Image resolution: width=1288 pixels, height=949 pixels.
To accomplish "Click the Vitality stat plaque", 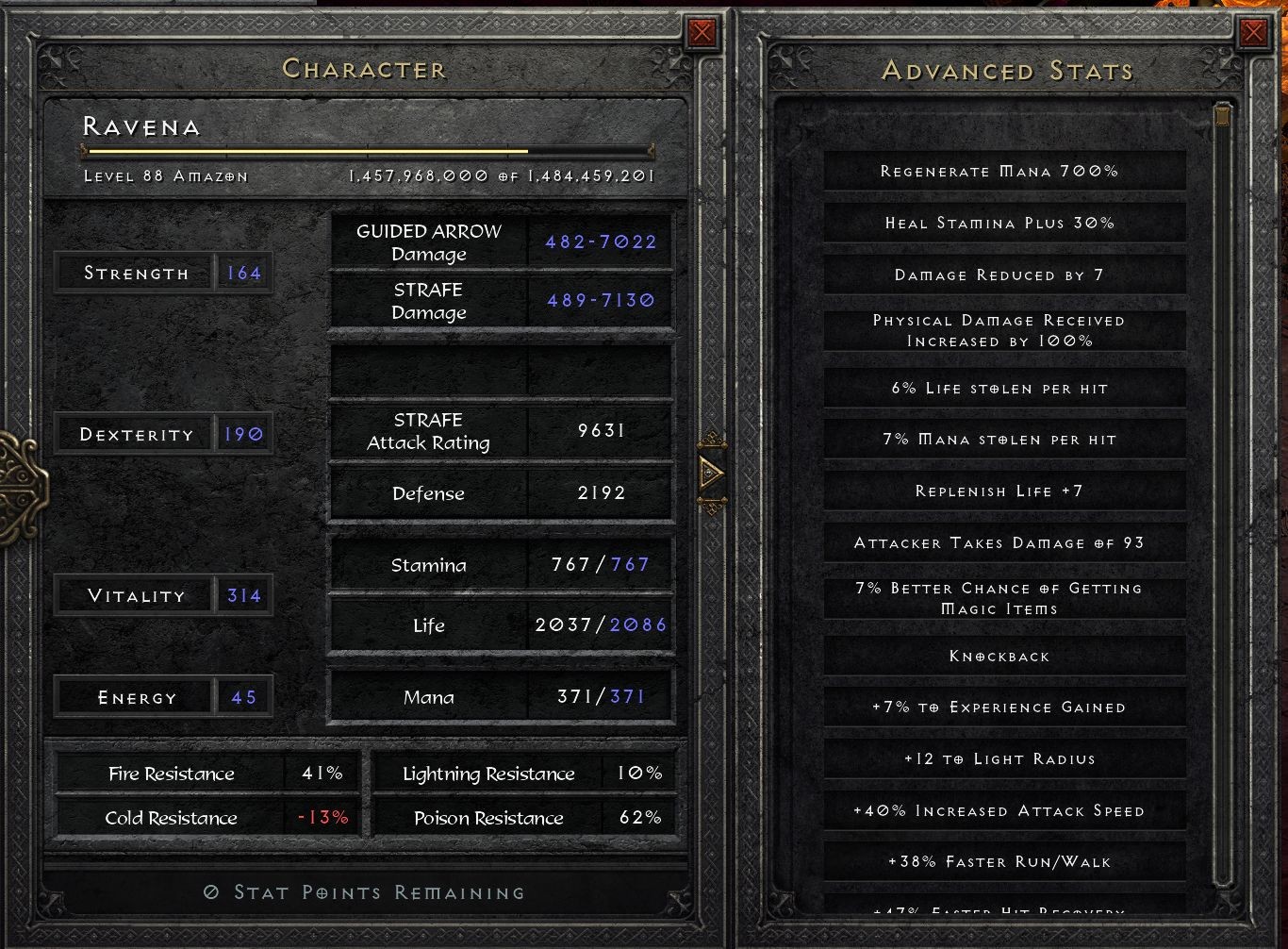I will pyautogui.click(x=163, y=595).
